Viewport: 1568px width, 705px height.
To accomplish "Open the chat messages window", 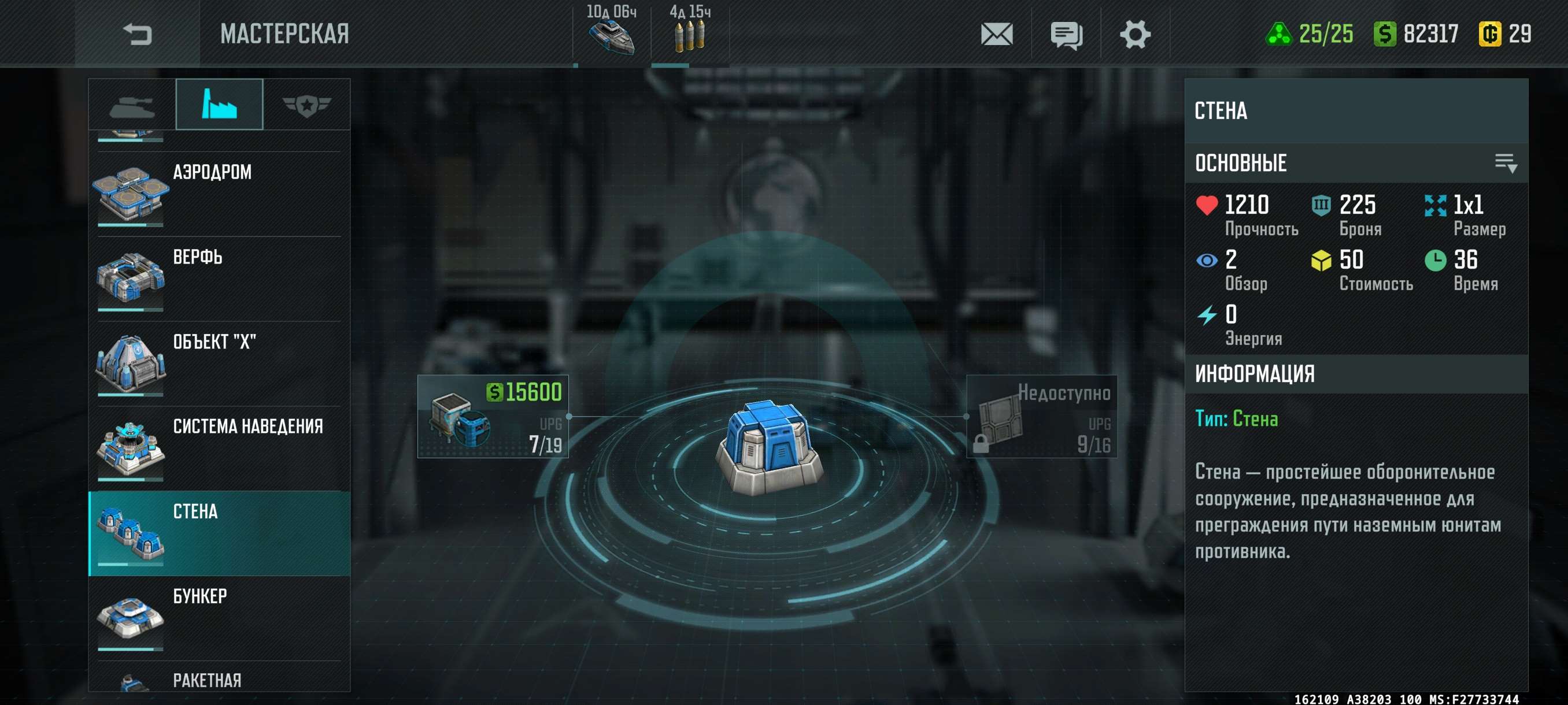I will [1066, 35].
